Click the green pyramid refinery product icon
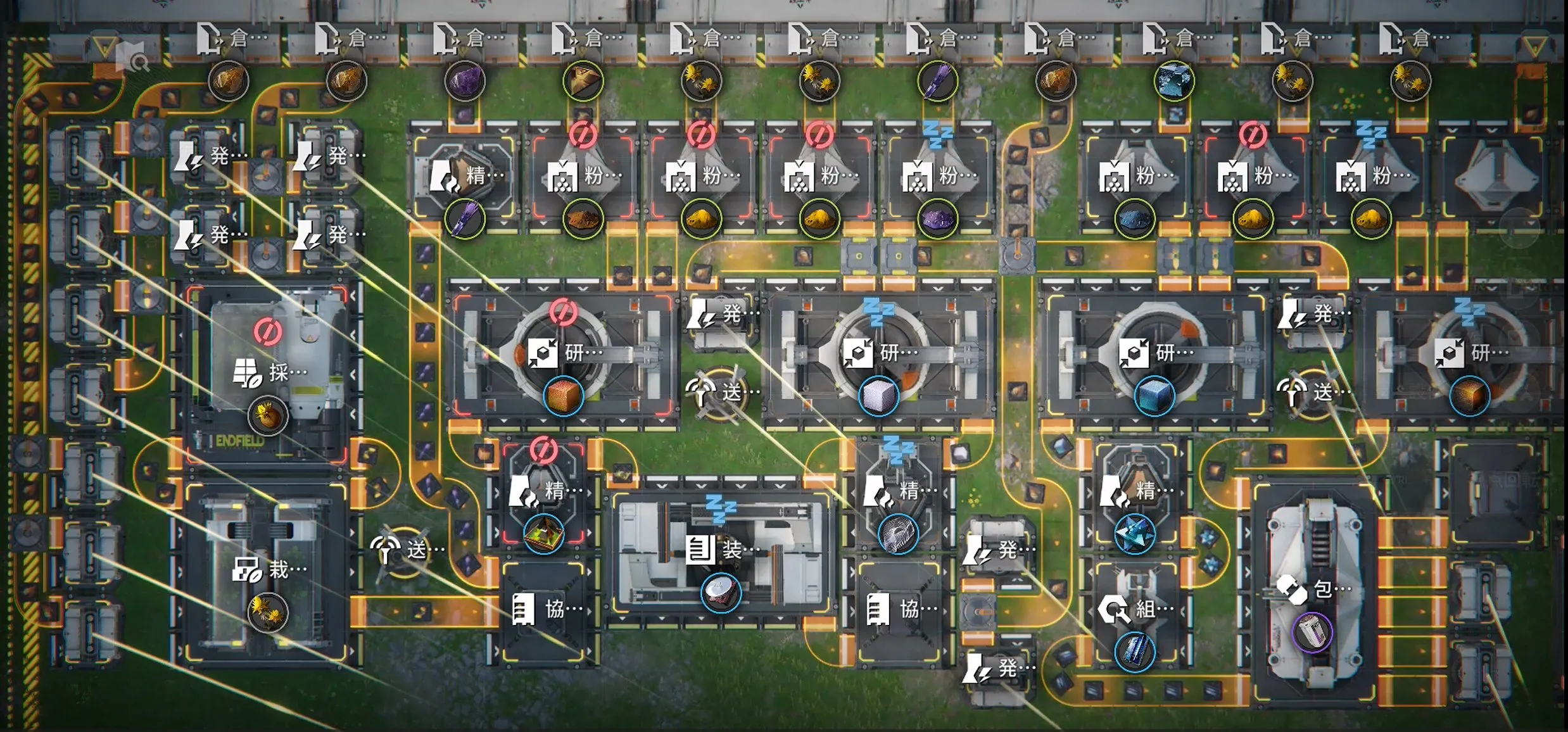Viewport: 1568px width, 732px height. 544,533
